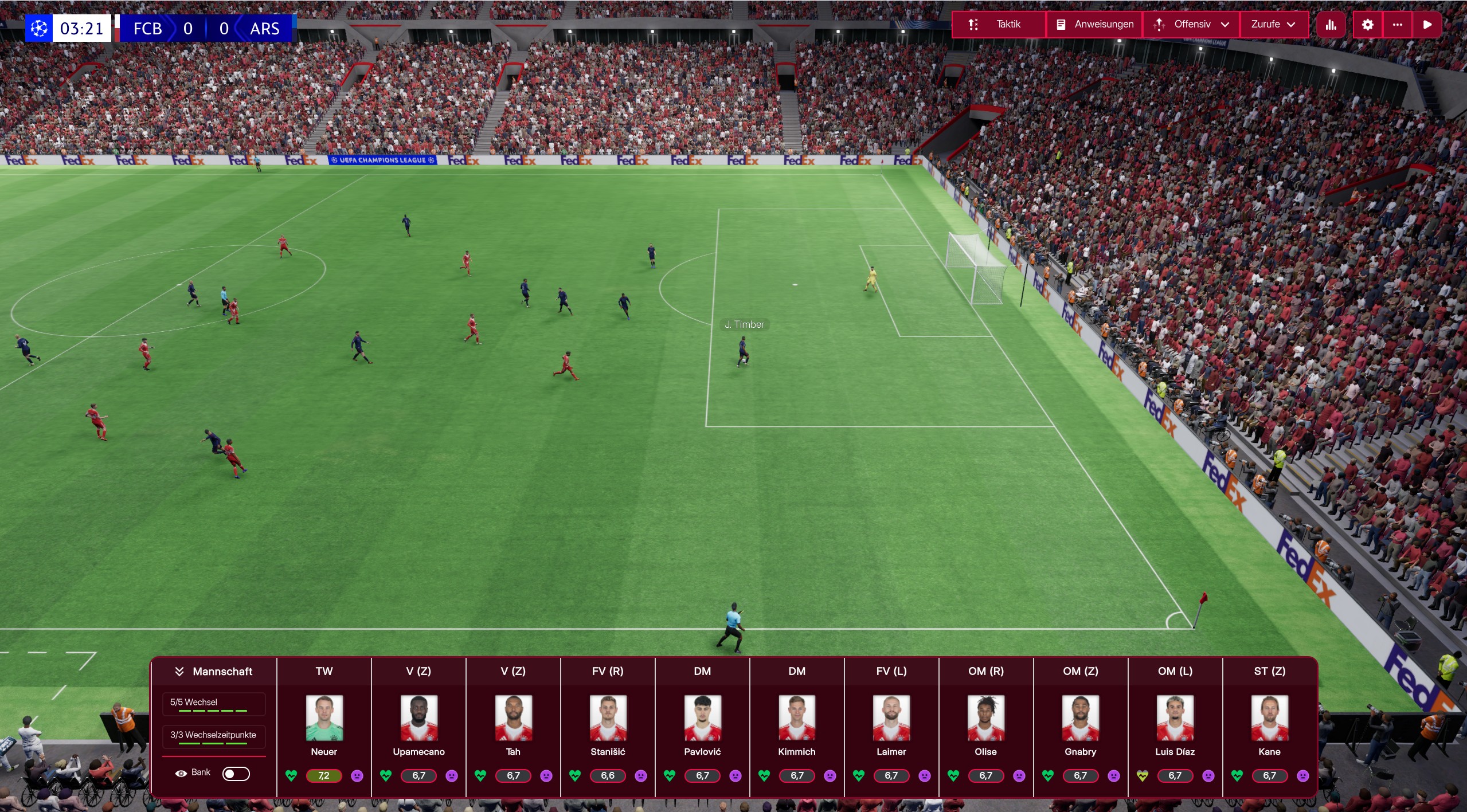The height and width of the screenshot is (812, 1467).
Task: Open the Taktik menu
Action: point(1009,24)
